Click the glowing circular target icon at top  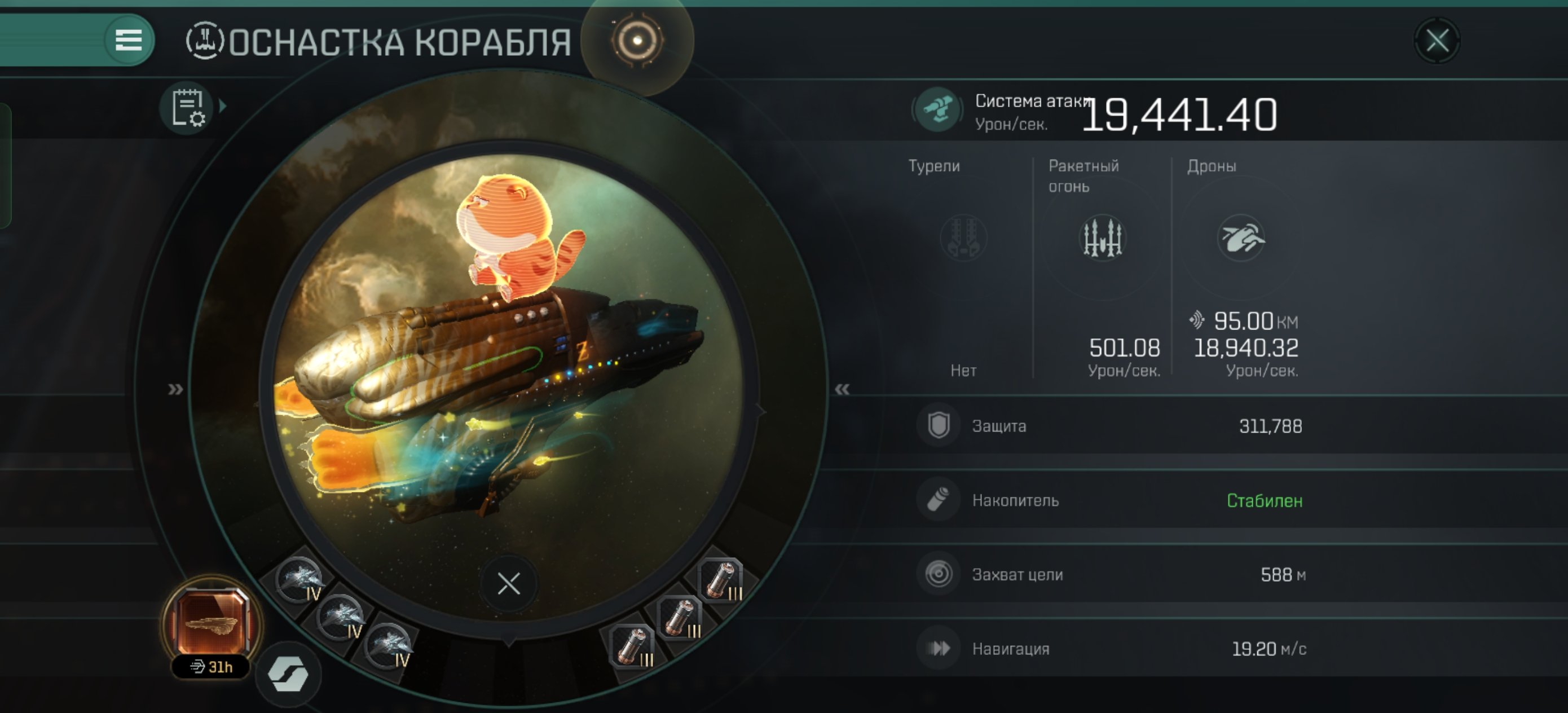click(637, 41)
